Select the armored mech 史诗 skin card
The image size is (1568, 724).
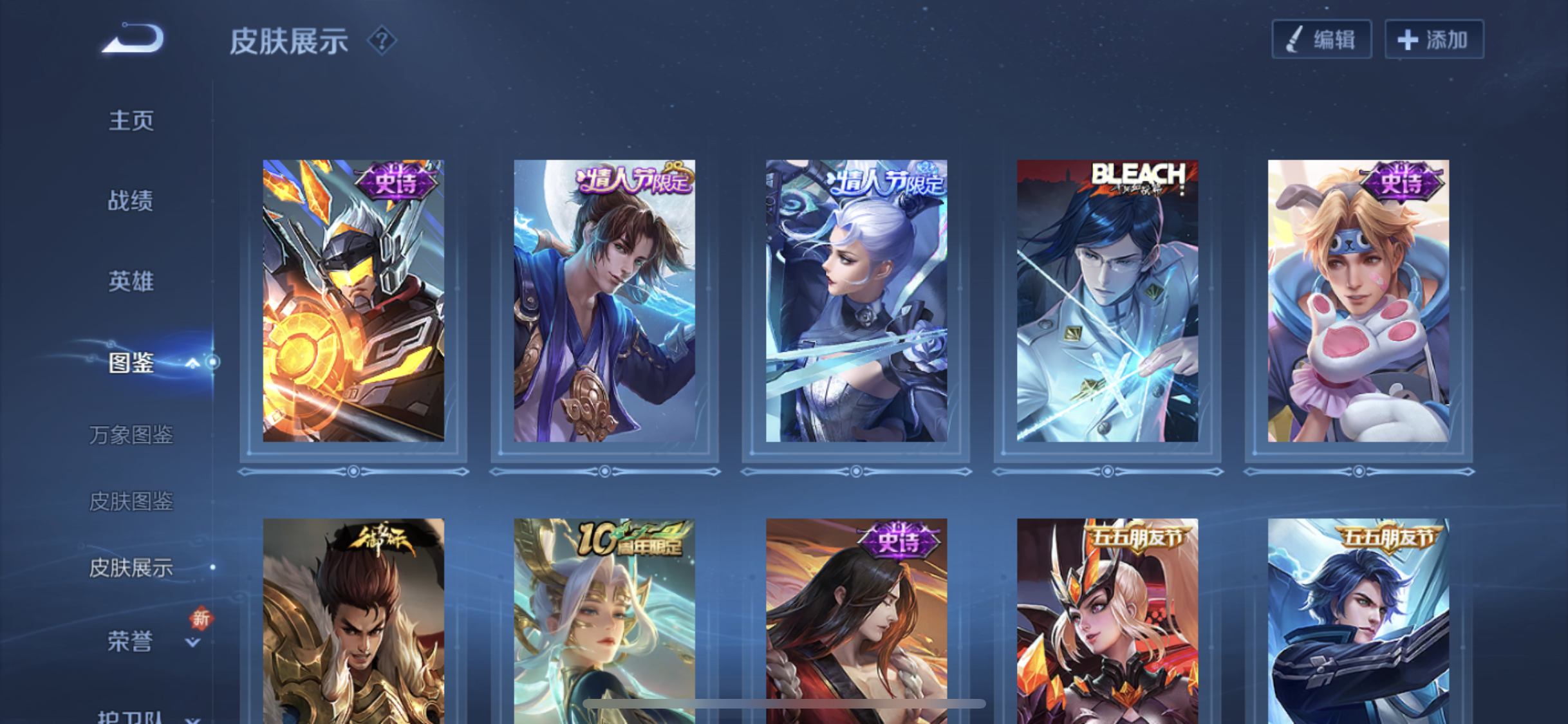[353, 301]
